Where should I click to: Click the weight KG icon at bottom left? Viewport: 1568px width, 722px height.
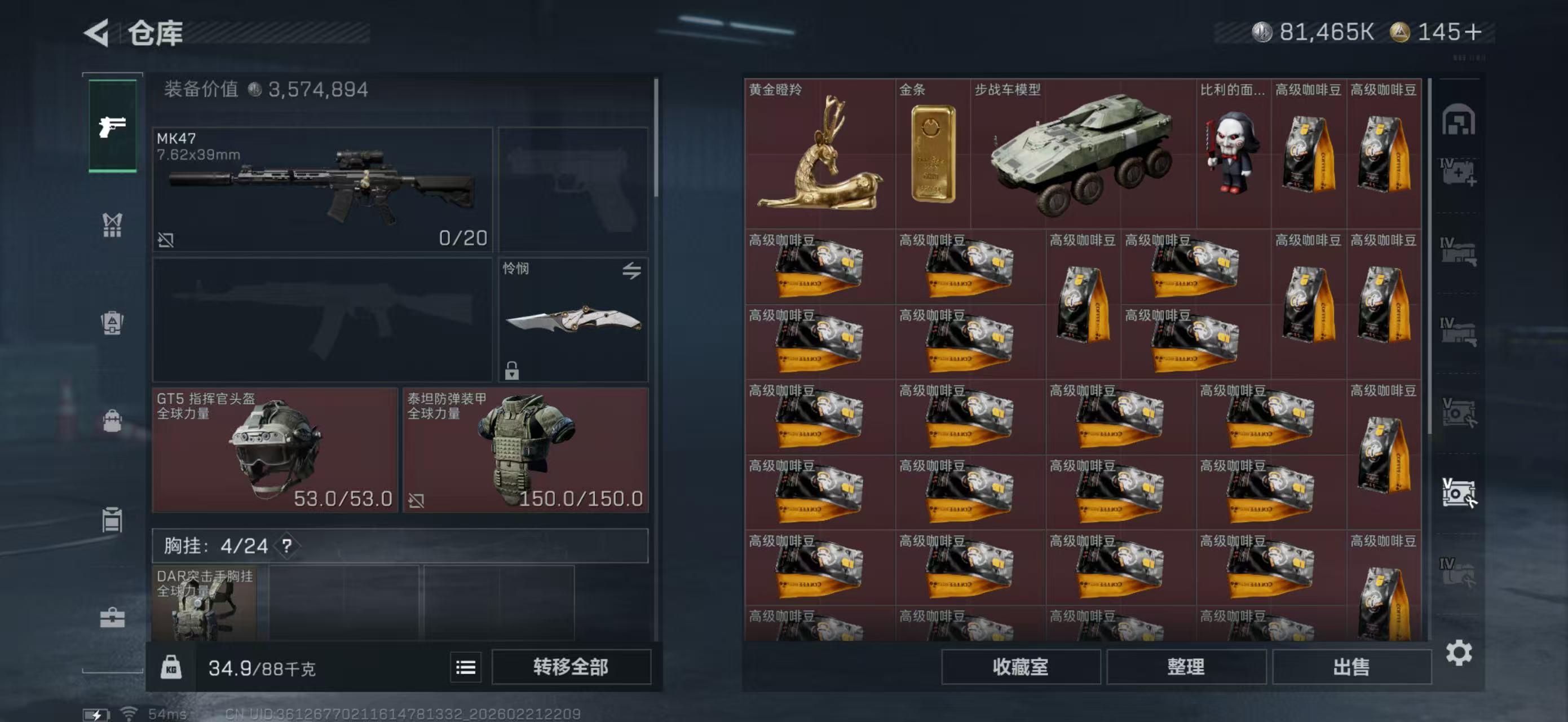(x=174, y=667)
